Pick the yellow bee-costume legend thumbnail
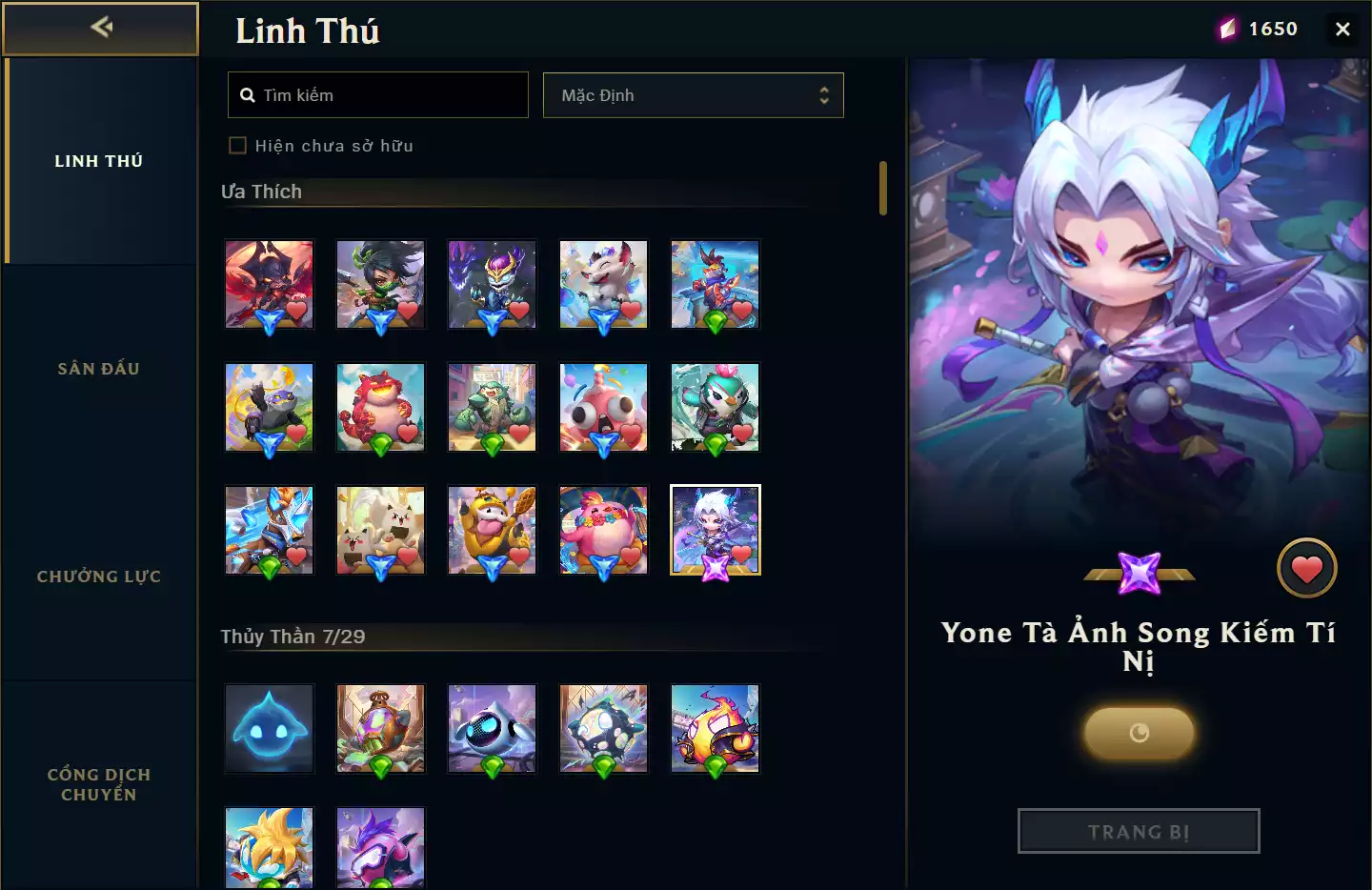Screen dimensions: 1372x890 tap(492, 530)
